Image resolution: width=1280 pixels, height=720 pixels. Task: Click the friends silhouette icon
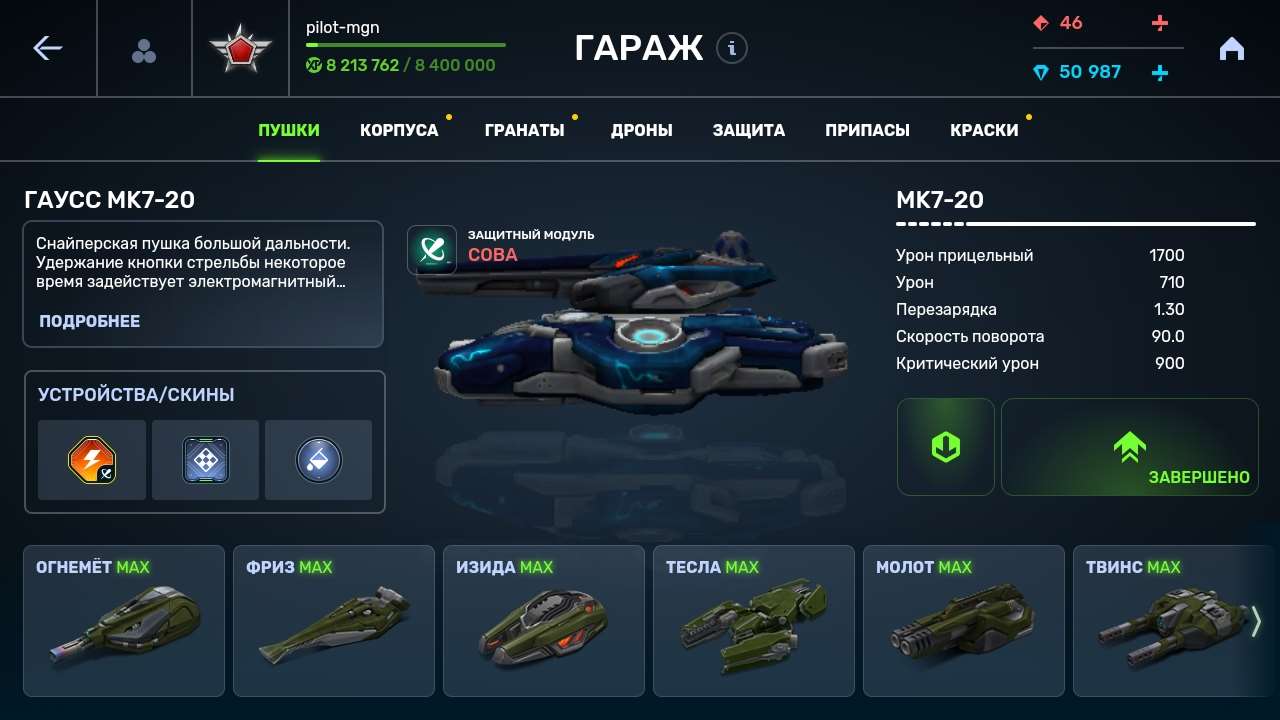click(x=143, y=47)
